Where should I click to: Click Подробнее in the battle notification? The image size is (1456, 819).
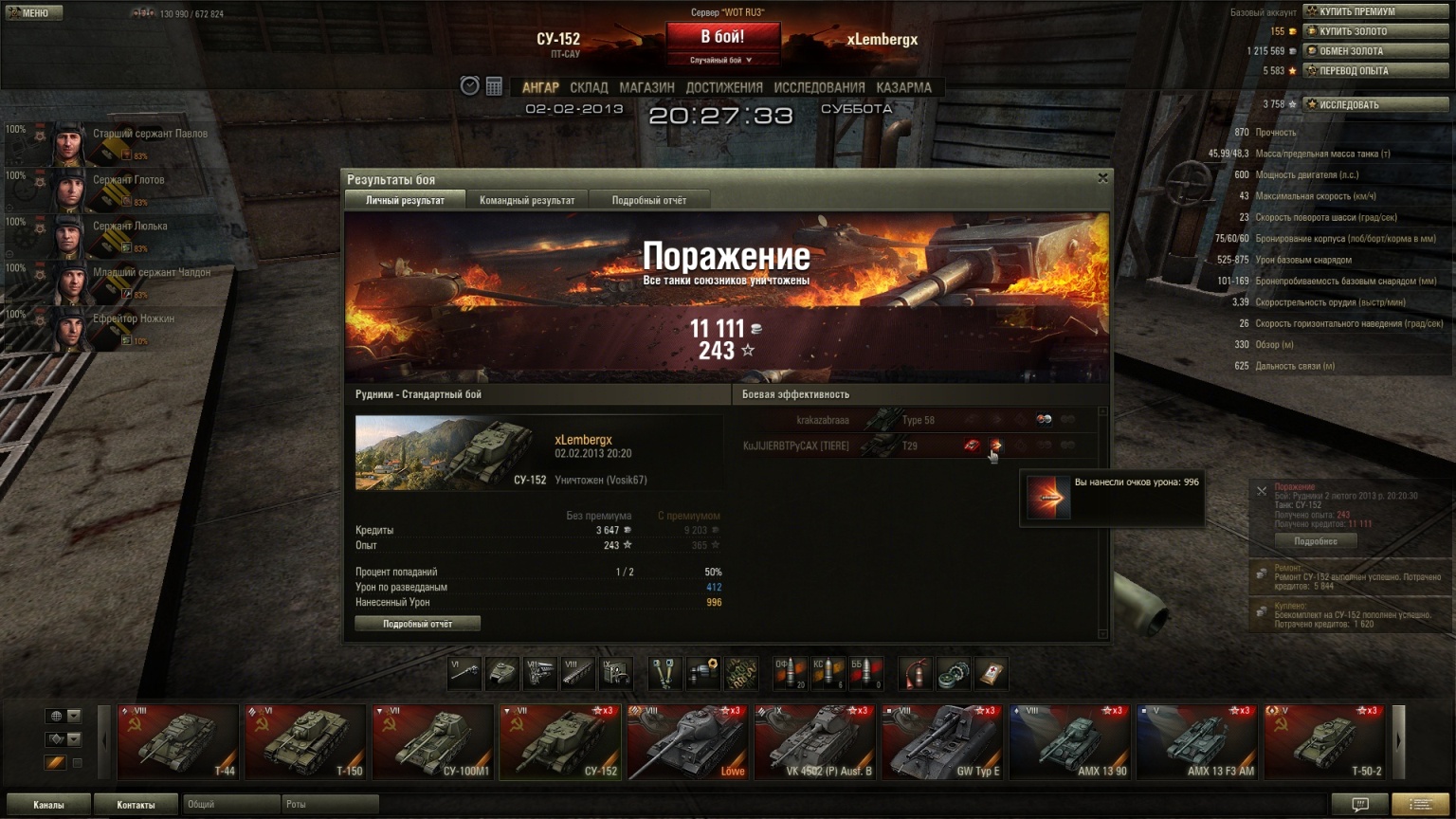pyautogui.click(x=1316, y=541)
